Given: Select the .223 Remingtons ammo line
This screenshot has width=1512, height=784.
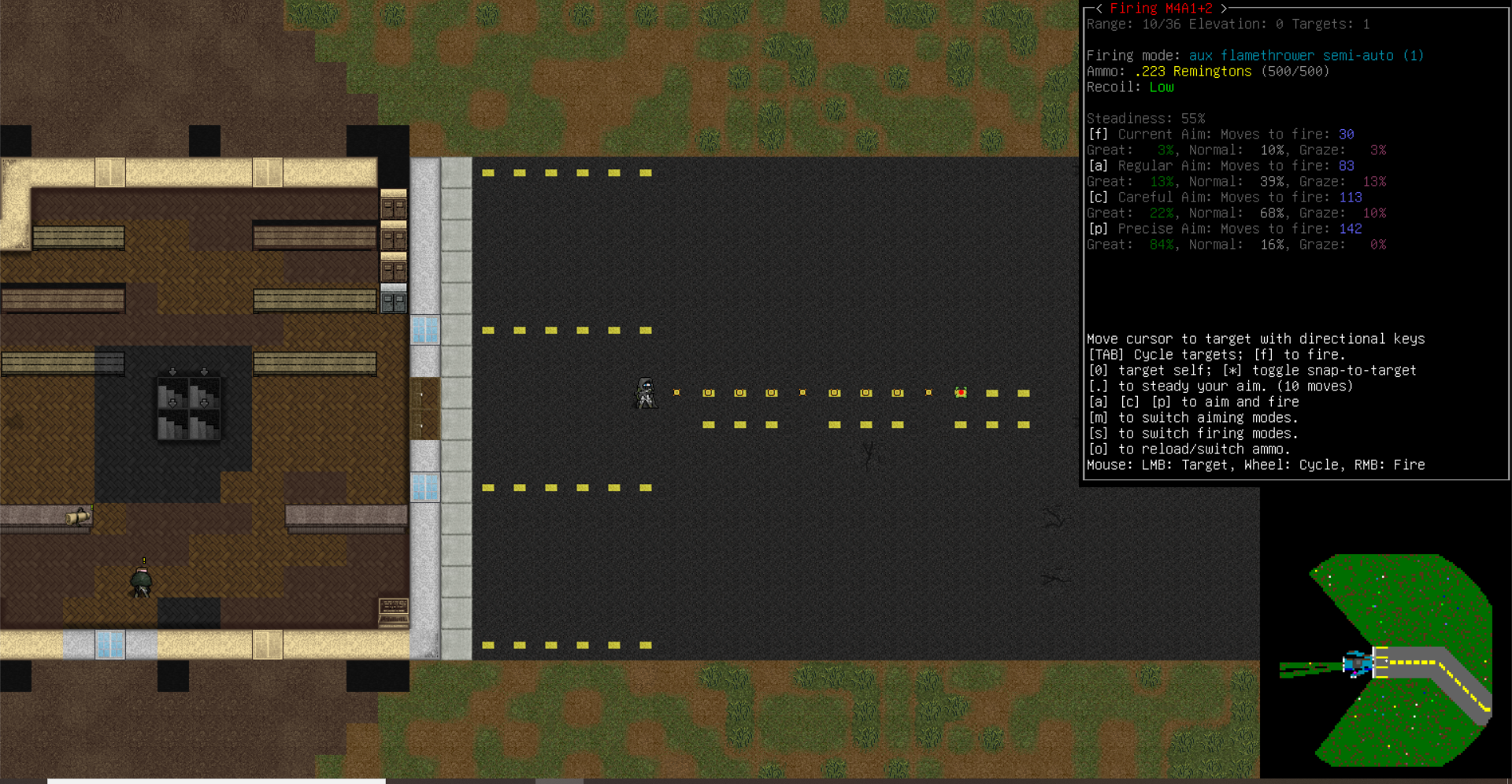Looking at the screenshot, I should pyautogui.click(x=1193, y=71).
